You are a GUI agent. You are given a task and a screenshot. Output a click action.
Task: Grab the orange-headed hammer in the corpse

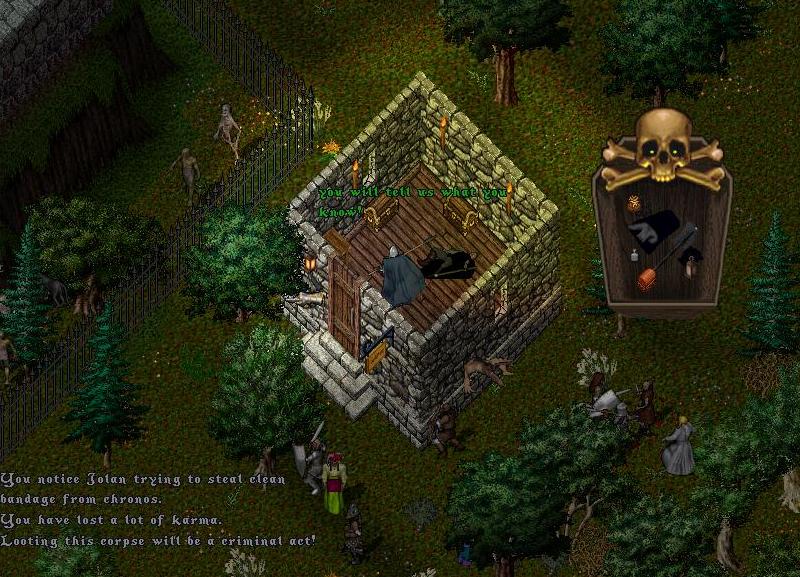coord(648,277)
